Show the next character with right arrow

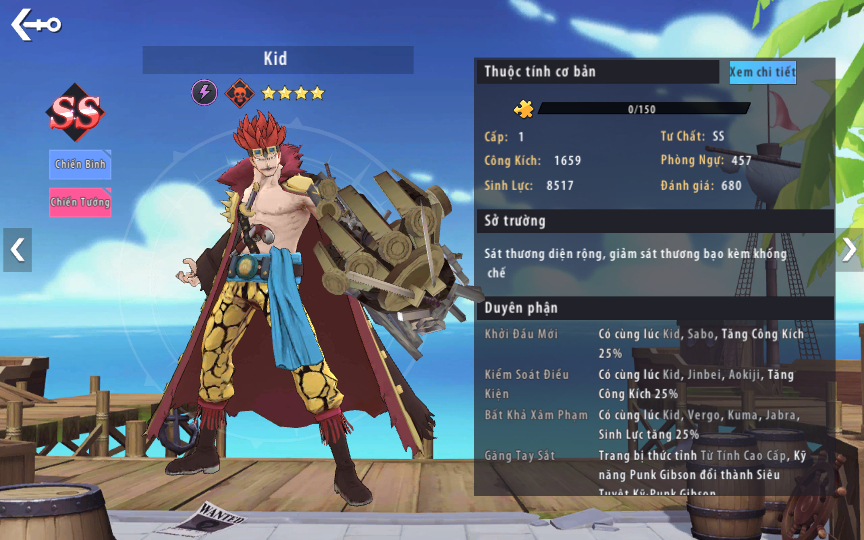click(x=849, y=250)
